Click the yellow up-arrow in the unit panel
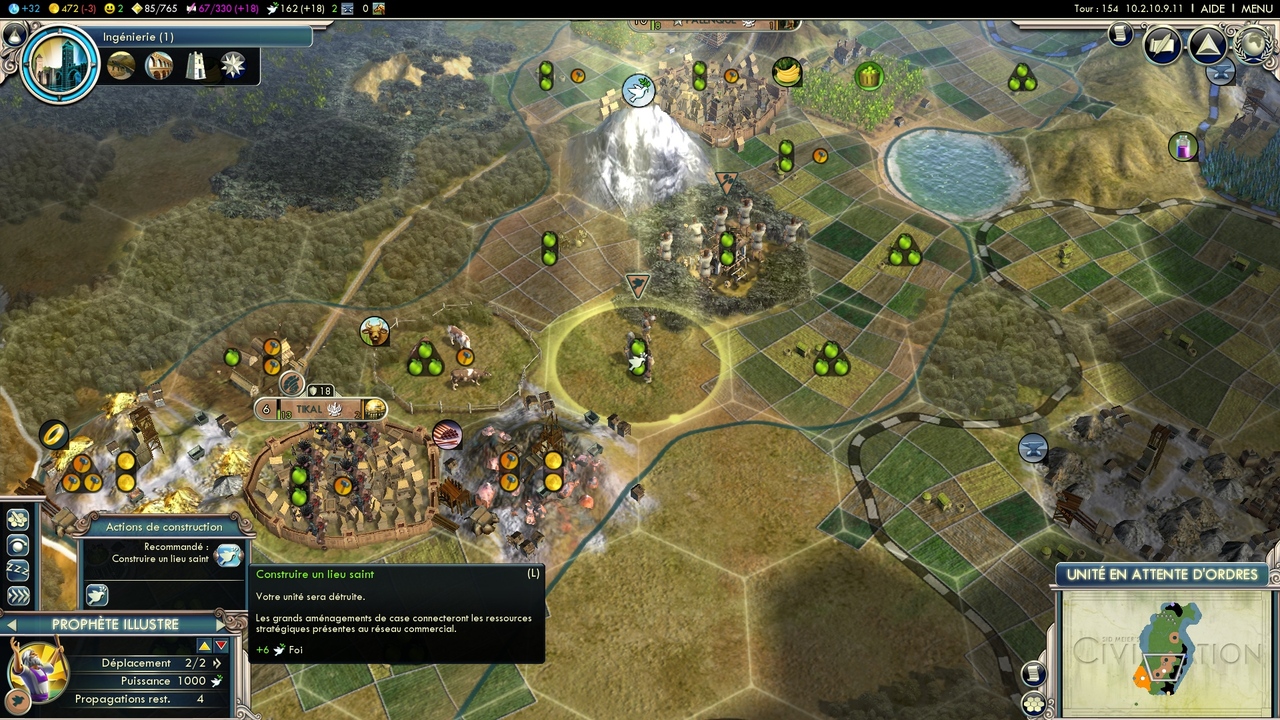 [x=204, y=646]
